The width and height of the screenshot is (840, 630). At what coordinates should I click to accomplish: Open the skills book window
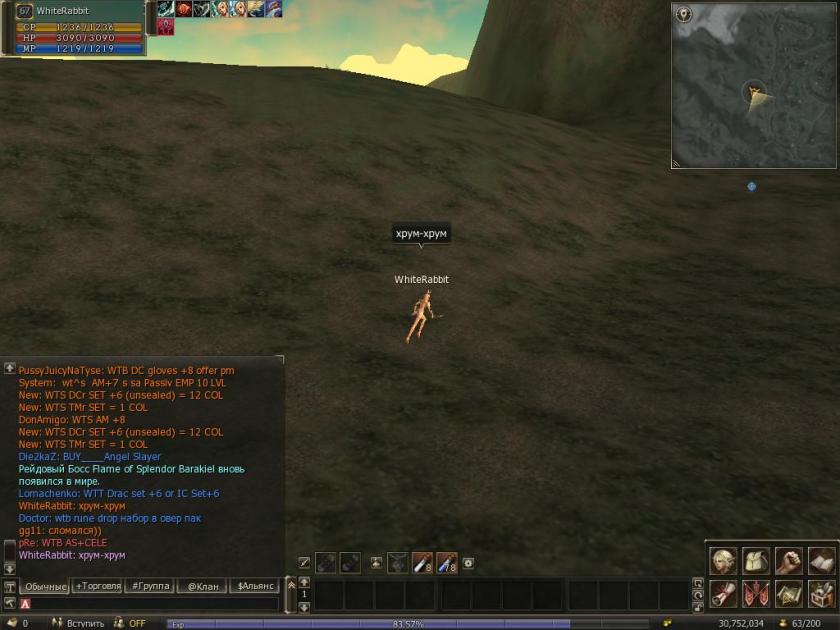tap(821, 562)
